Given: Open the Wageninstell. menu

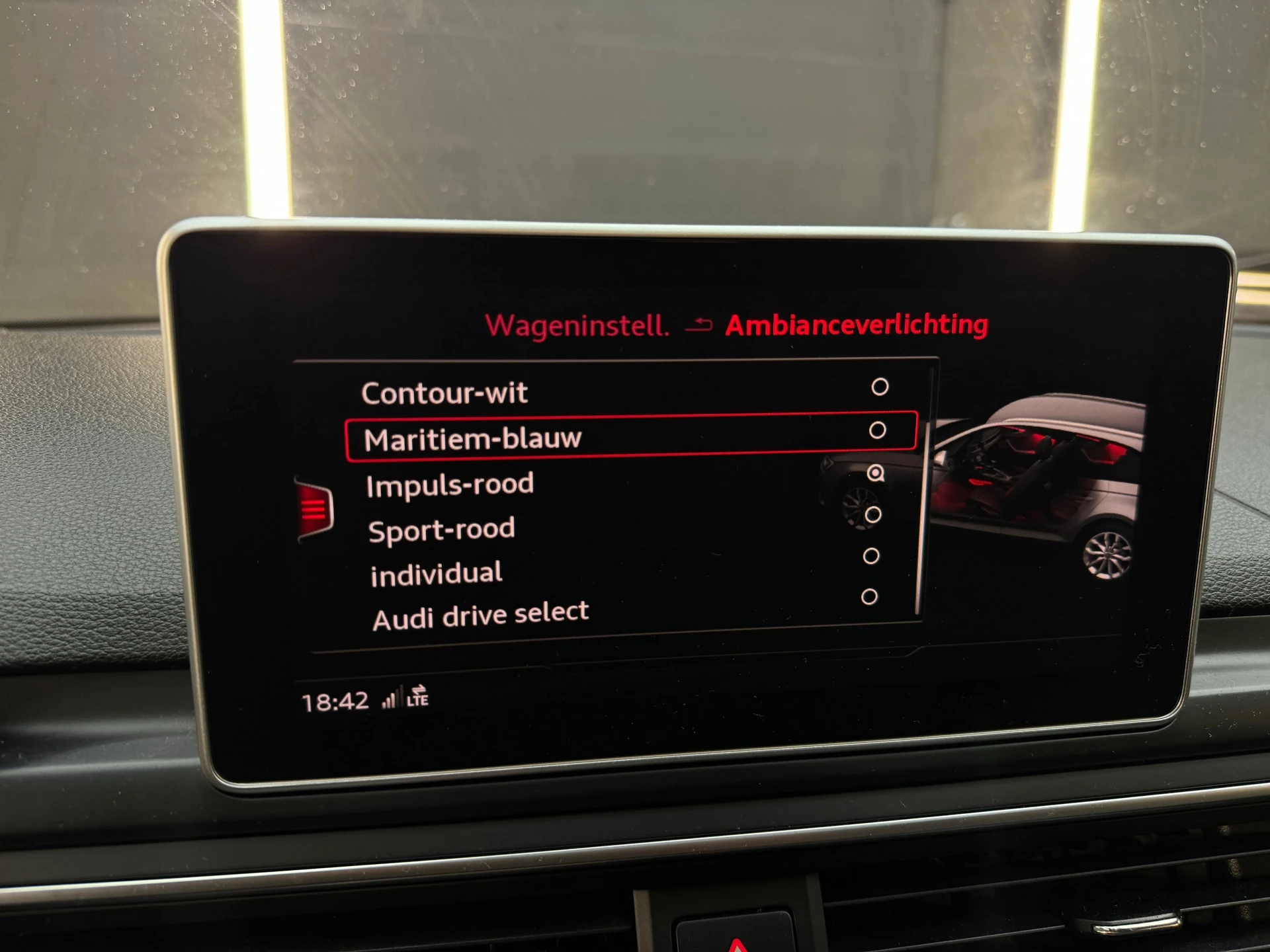Looking at the screenshot, I should pos(577,325).
